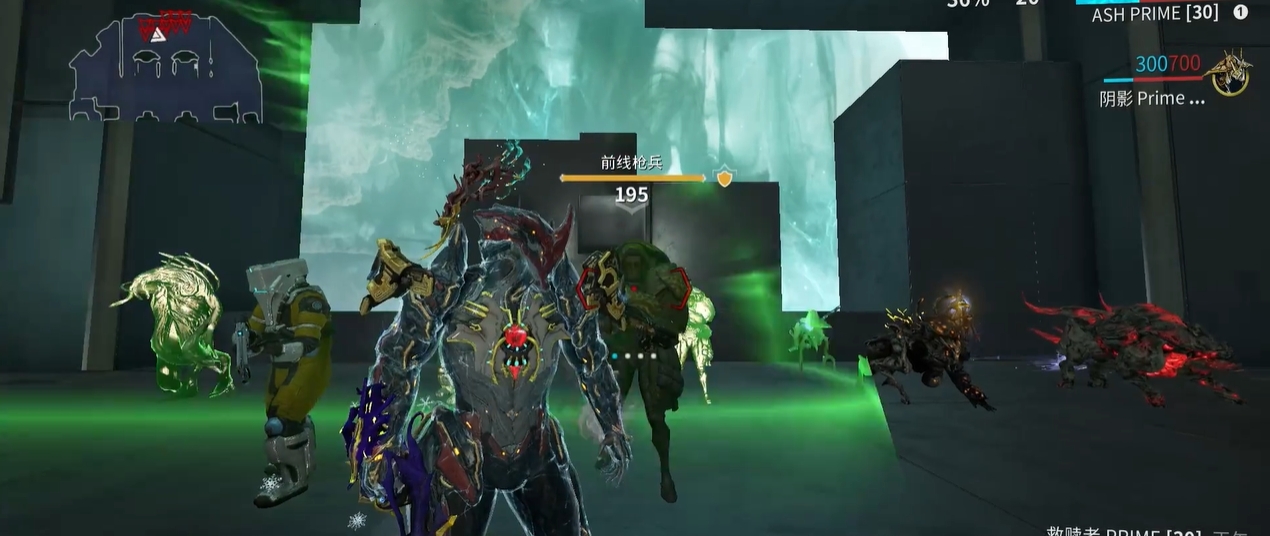Click the numbered badge beside ASH PRIME

1241,13
